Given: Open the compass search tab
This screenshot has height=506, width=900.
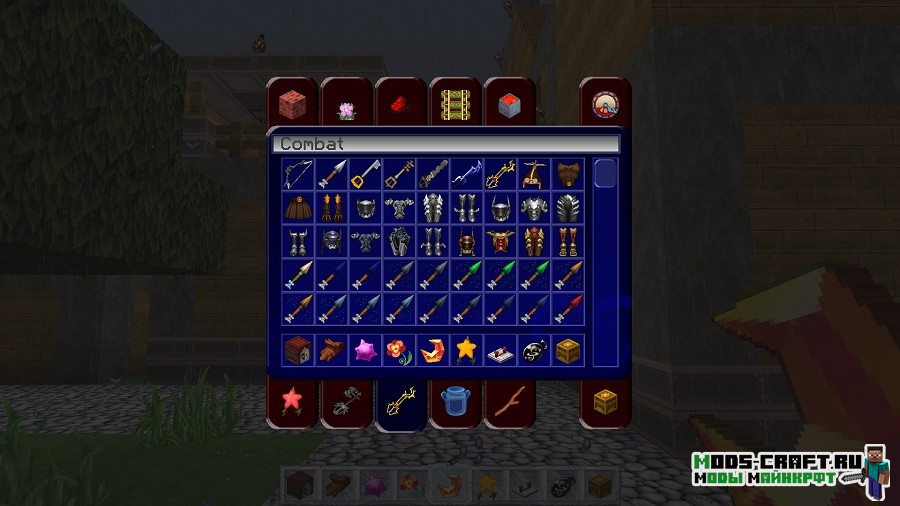Looking at the screenshot, I should pyautogui.click(x=605, y=104).
